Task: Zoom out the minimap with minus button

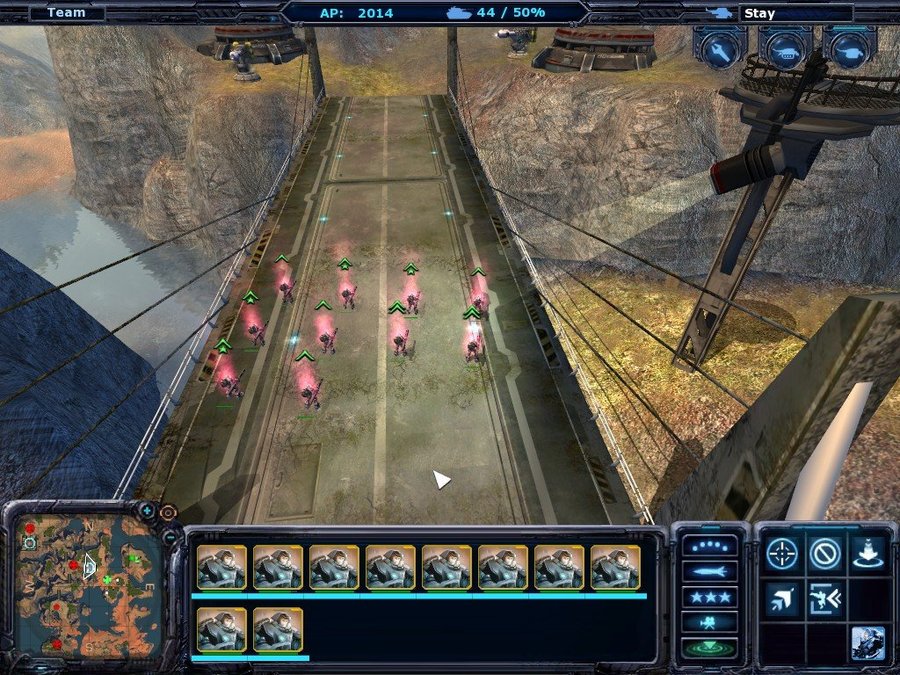Action: click(170, 538)
